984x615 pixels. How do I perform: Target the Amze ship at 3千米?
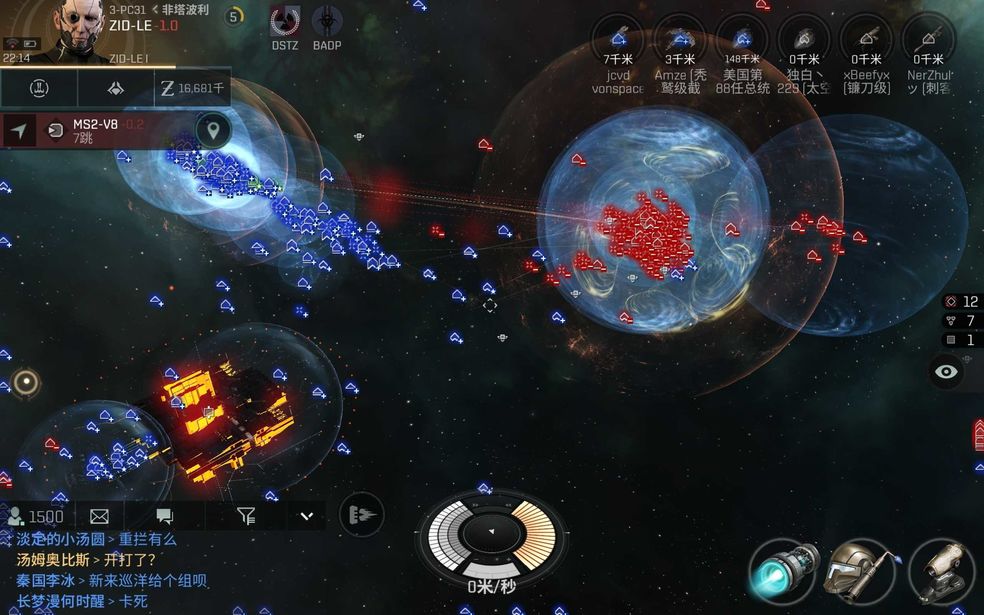tap(680, 40)
